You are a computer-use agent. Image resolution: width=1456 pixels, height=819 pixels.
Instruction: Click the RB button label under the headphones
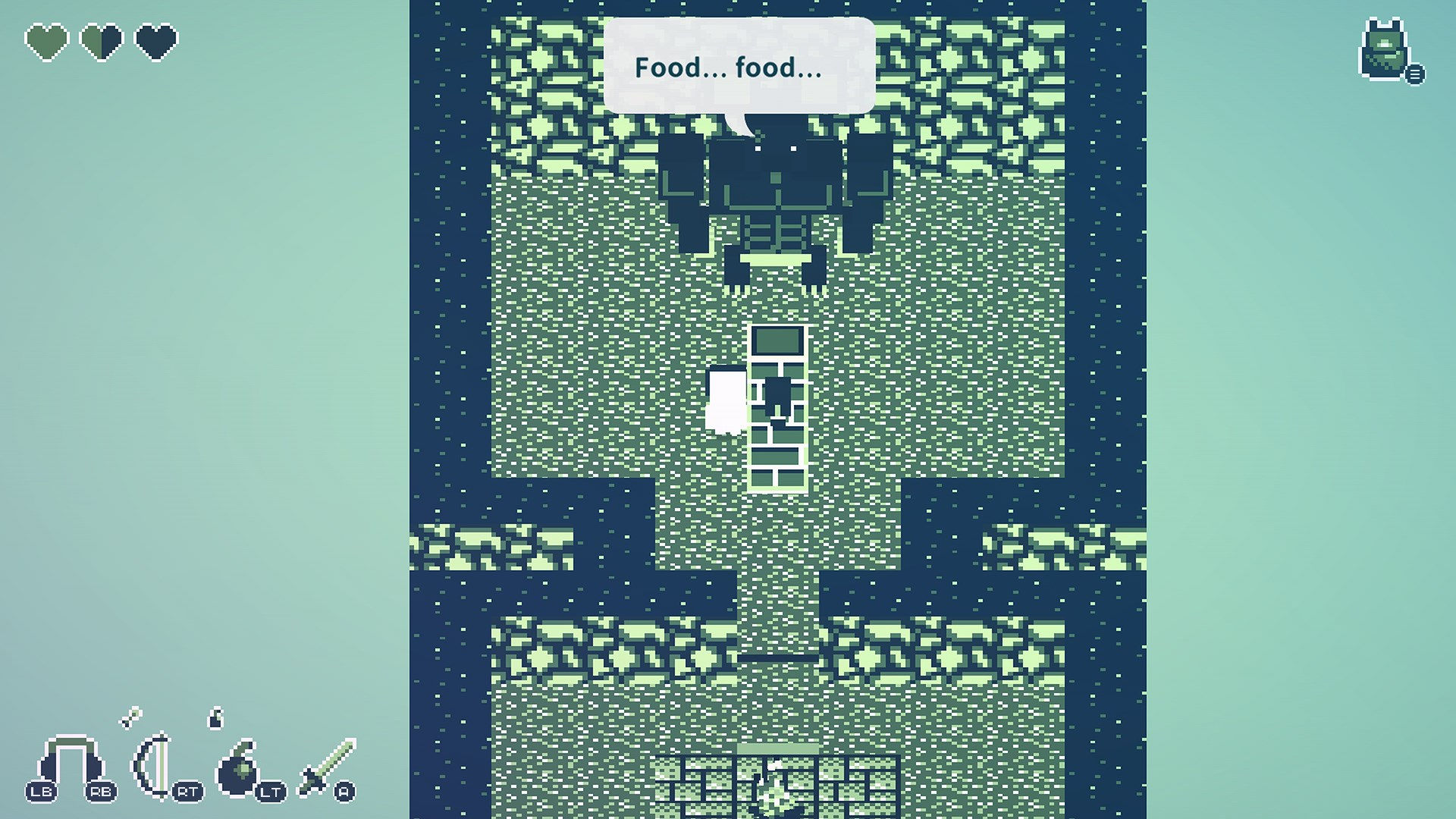101,790
